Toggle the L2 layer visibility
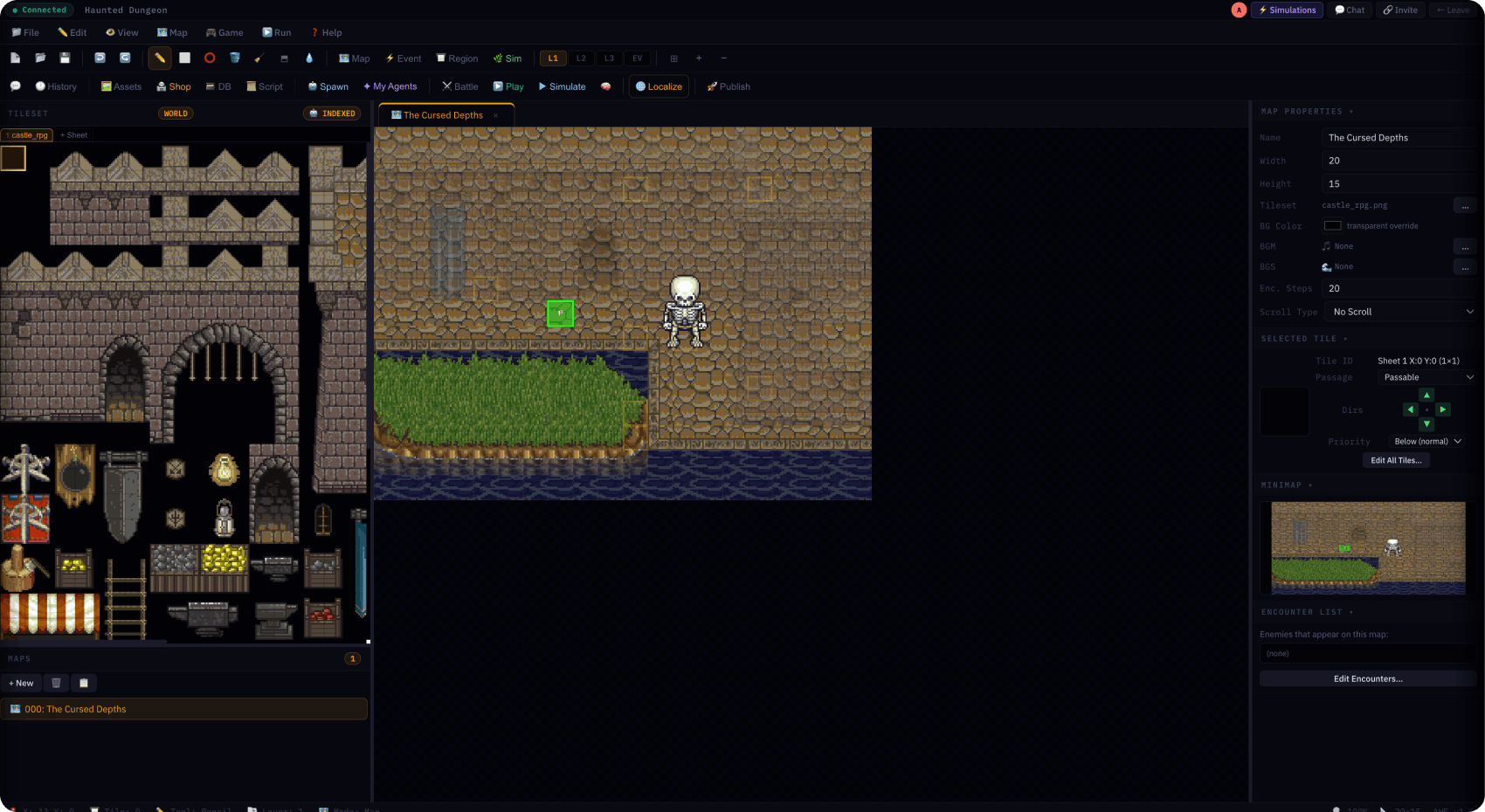This screenshot has width=1485, height=812. pyautogui.click(x=581, y=58)
